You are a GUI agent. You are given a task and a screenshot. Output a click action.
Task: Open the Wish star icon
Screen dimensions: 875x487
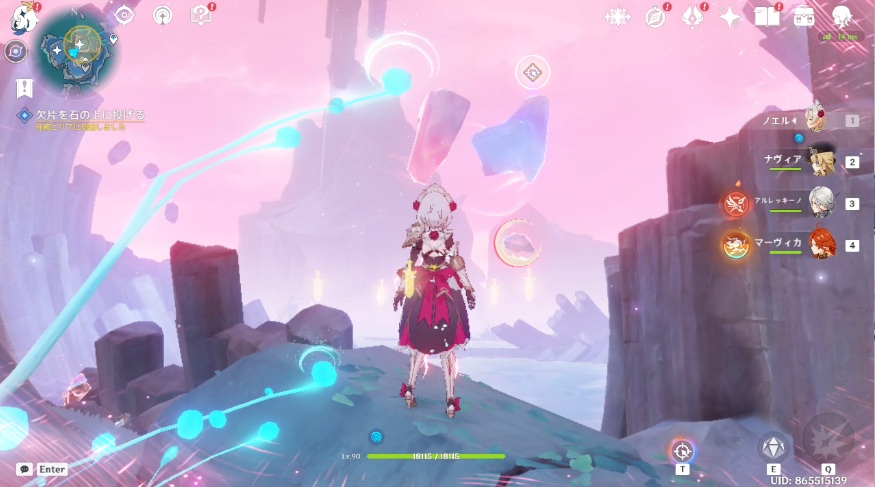click(730, 17)
